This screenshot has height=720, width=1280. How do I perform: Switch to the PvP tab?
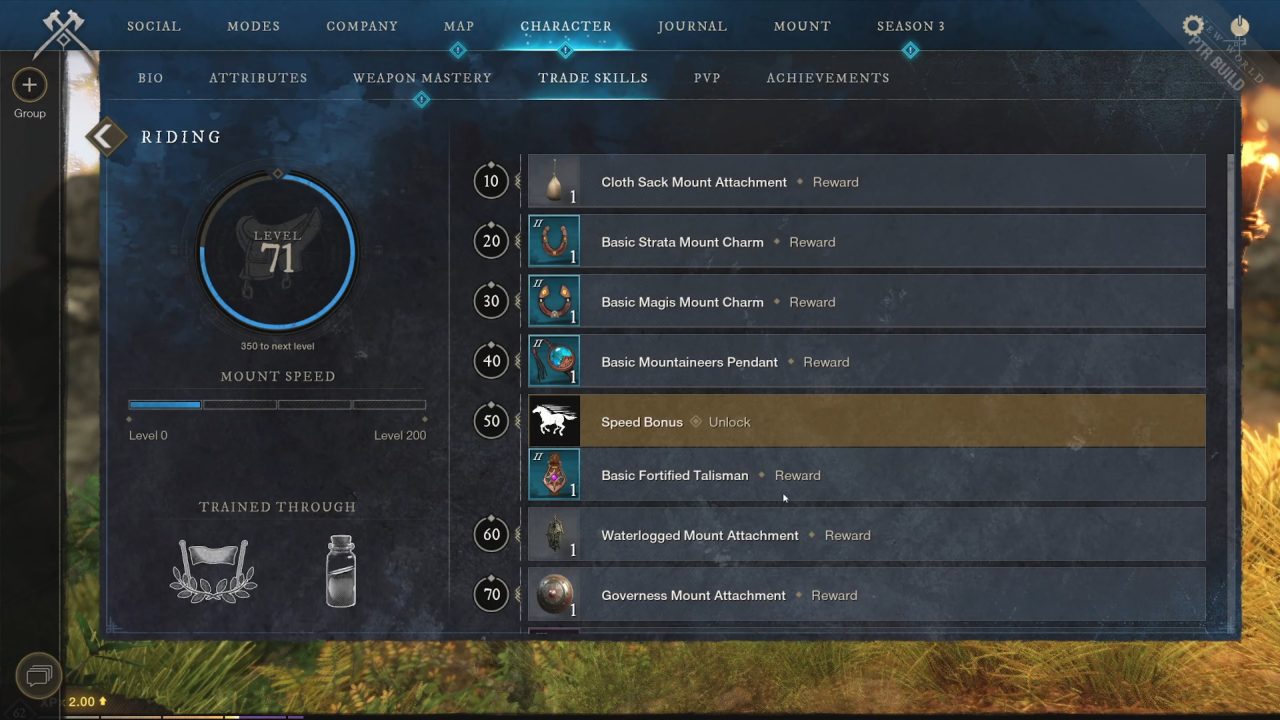[x=707, y=77]
